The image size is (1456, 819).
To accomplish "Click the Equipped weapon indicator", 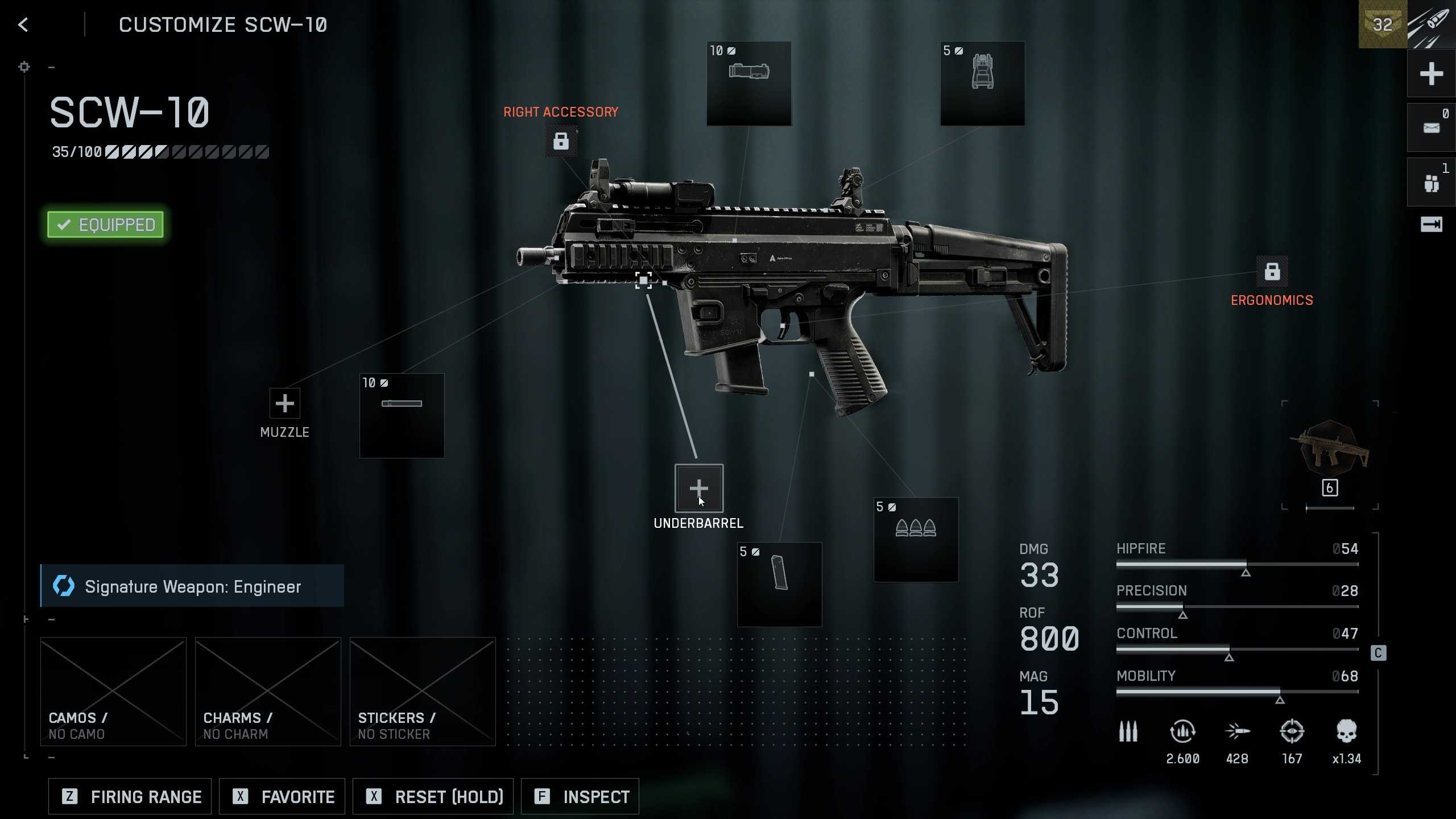I will (x=105, y=224).
